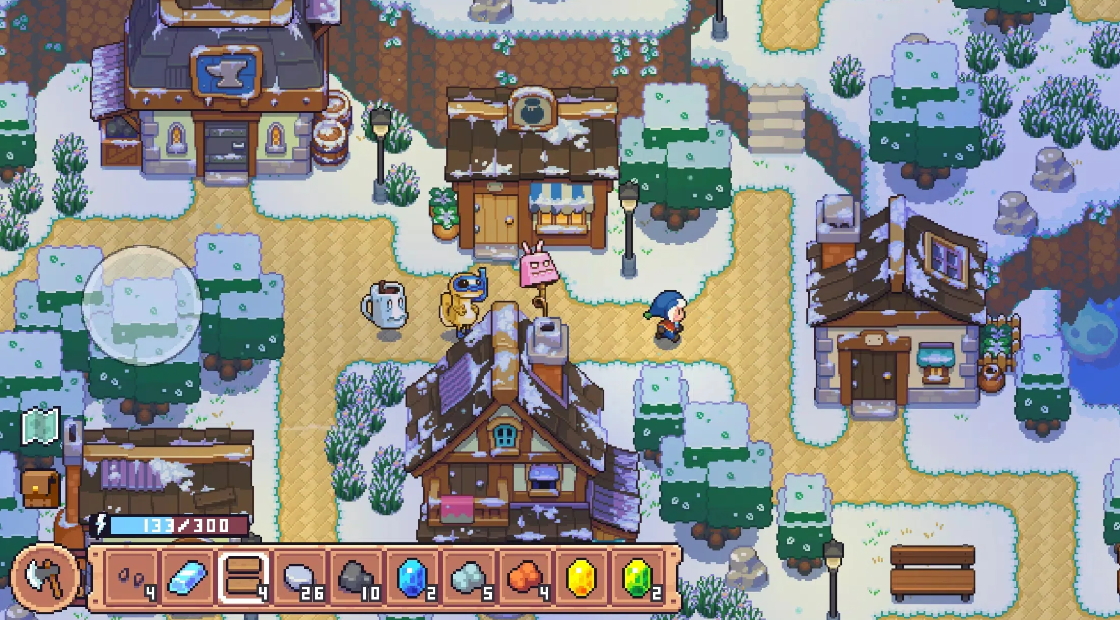Choose the blue sapphire gem slot

(412, 578)
